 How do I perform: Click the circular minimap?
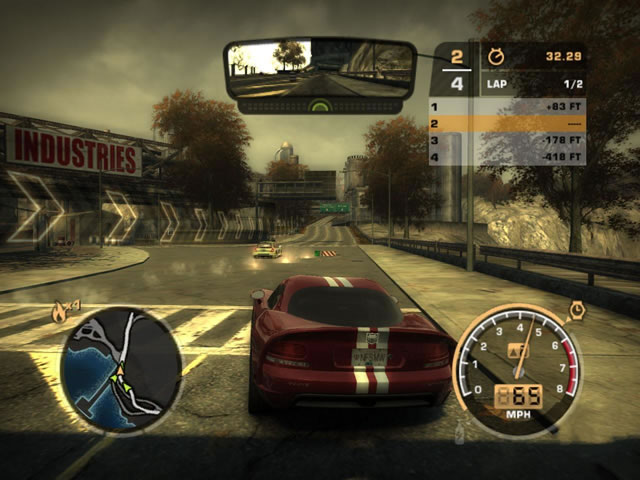(x=121, y=369)
